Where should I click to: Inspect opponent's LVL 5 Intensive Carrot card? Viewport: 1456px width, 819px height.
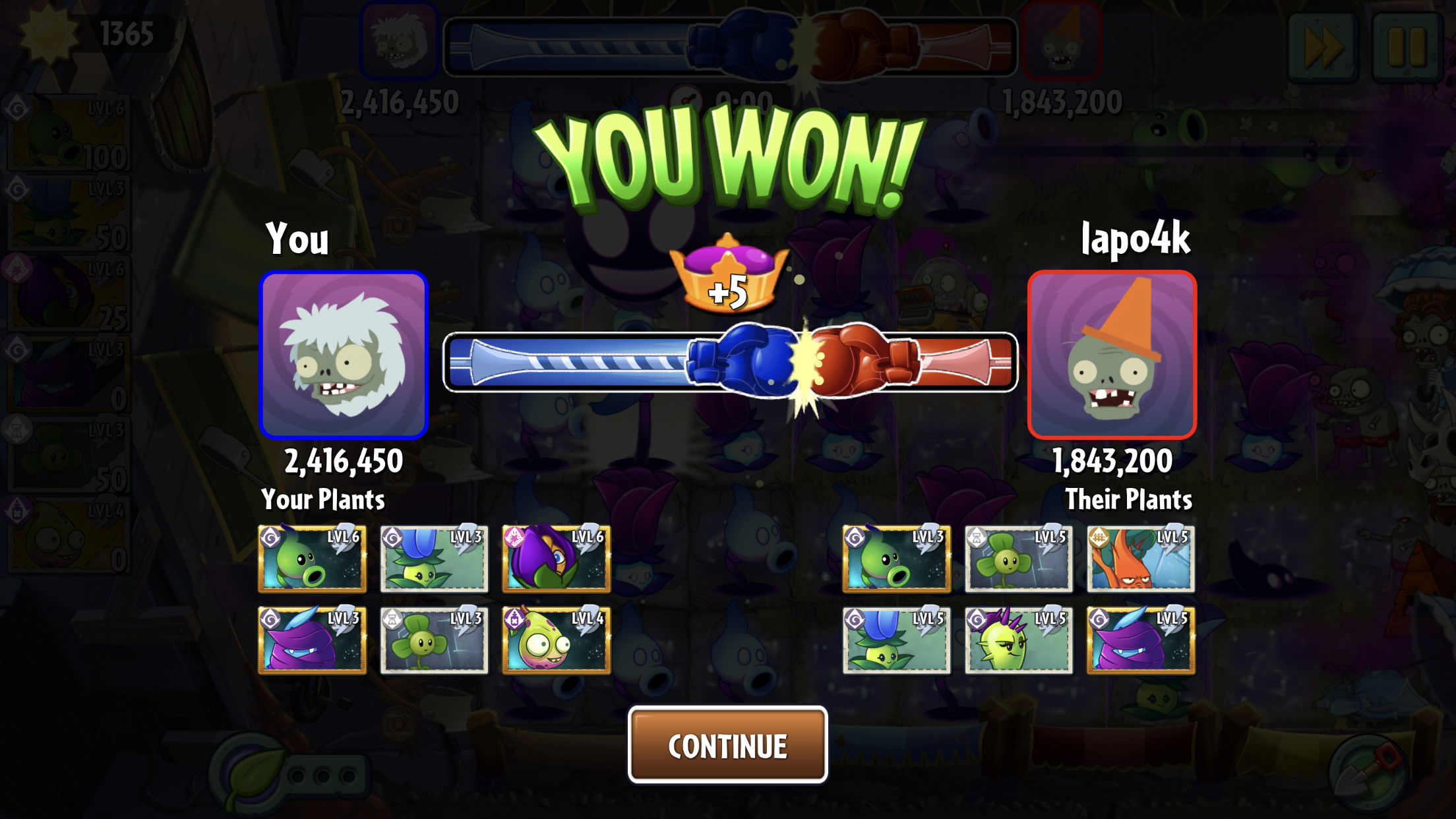click(1140, 559)
